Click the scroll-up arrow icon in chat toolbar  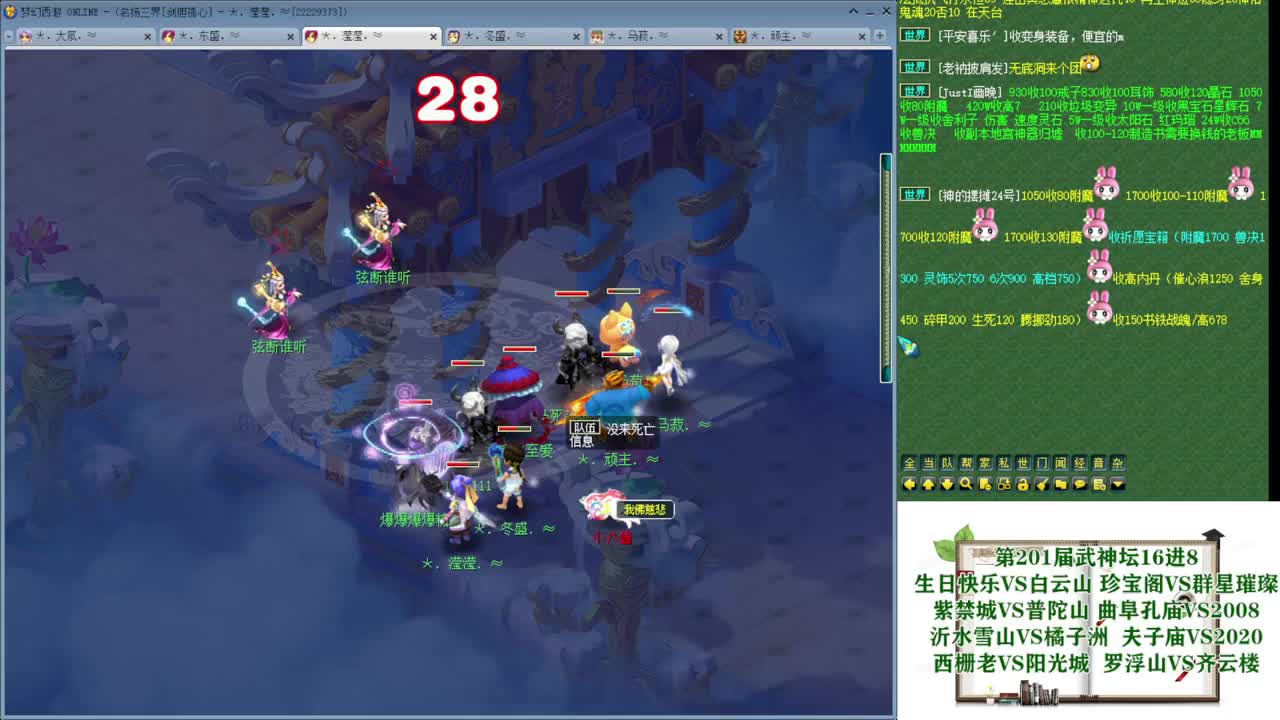click(x=929, y=484)
